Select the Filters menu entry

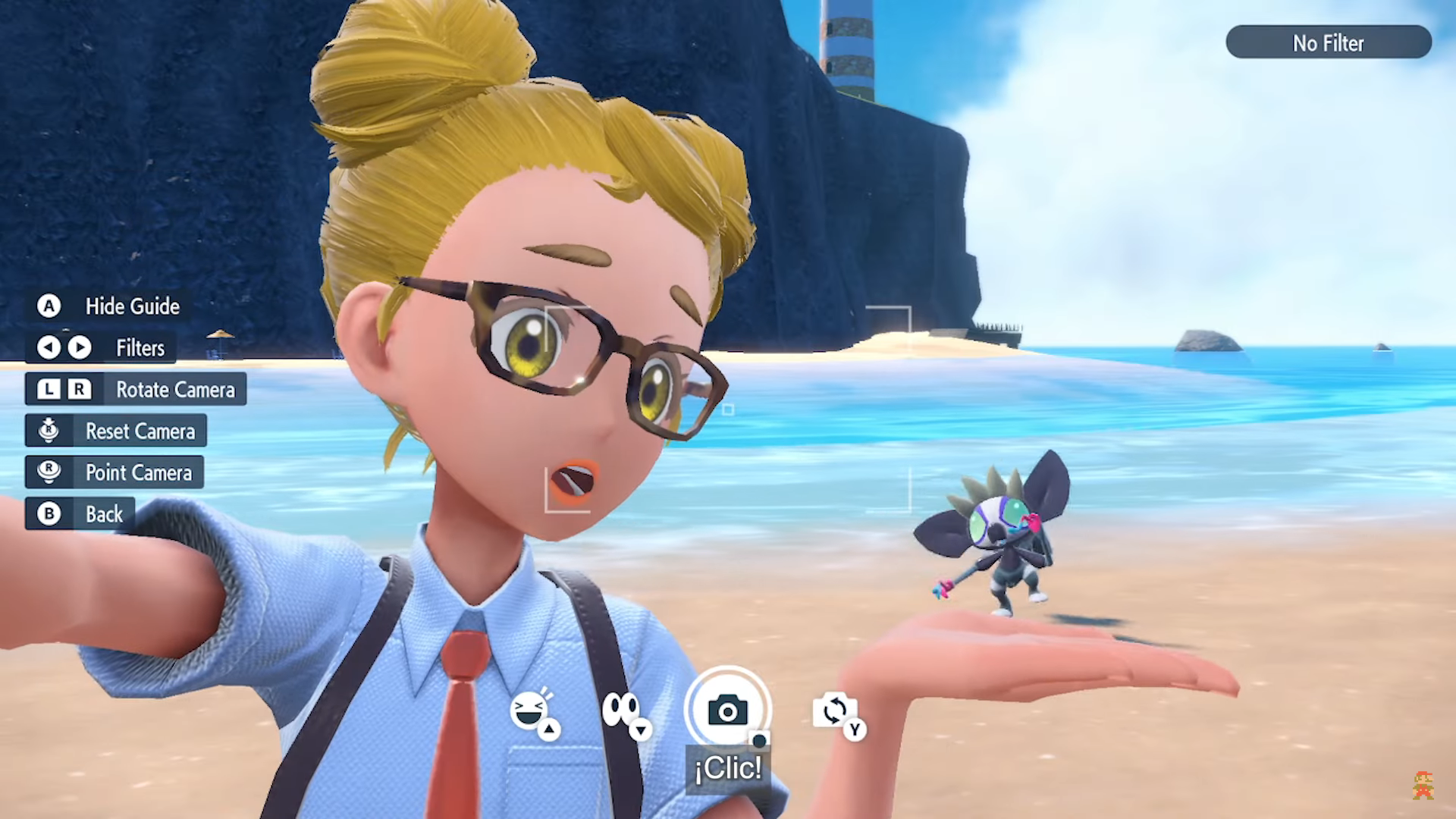tap(140, 348)
